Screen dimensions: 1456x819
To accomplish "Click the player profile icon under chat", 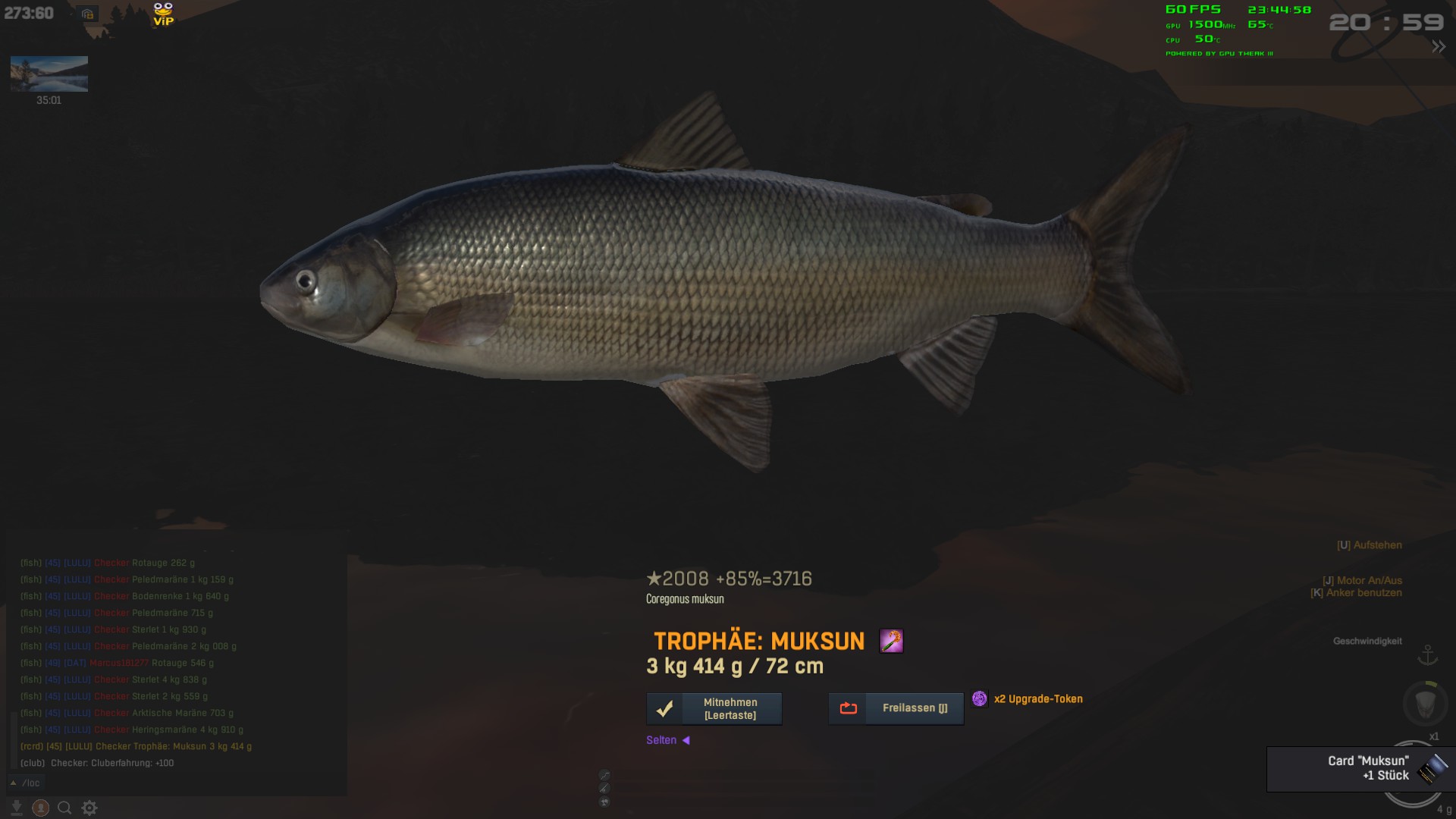I will click(x=41, y=808).
